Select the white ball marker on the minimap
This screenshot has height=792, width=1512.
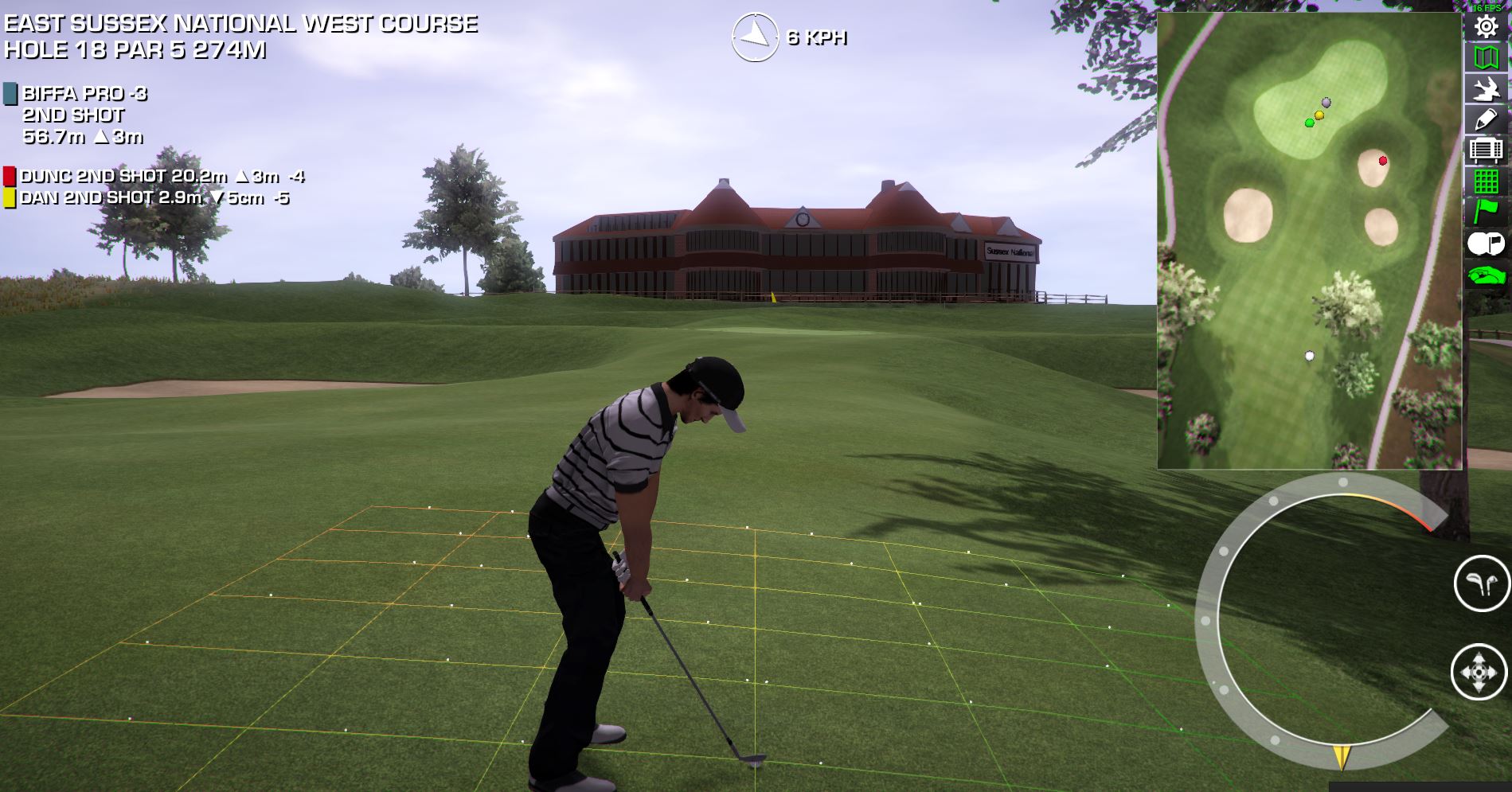coord(1310,356)
